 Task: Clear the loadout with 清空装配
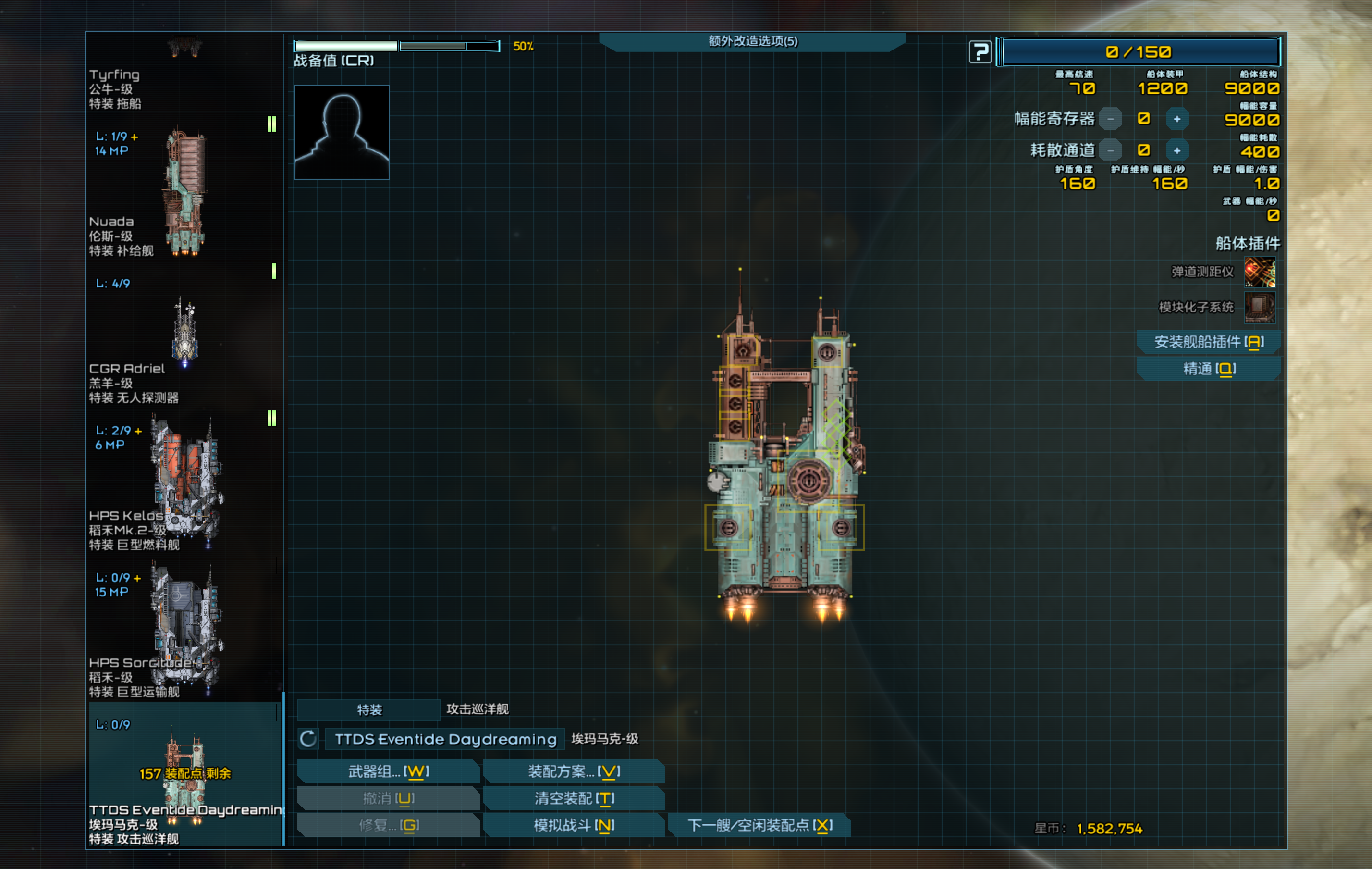(574, 798)
